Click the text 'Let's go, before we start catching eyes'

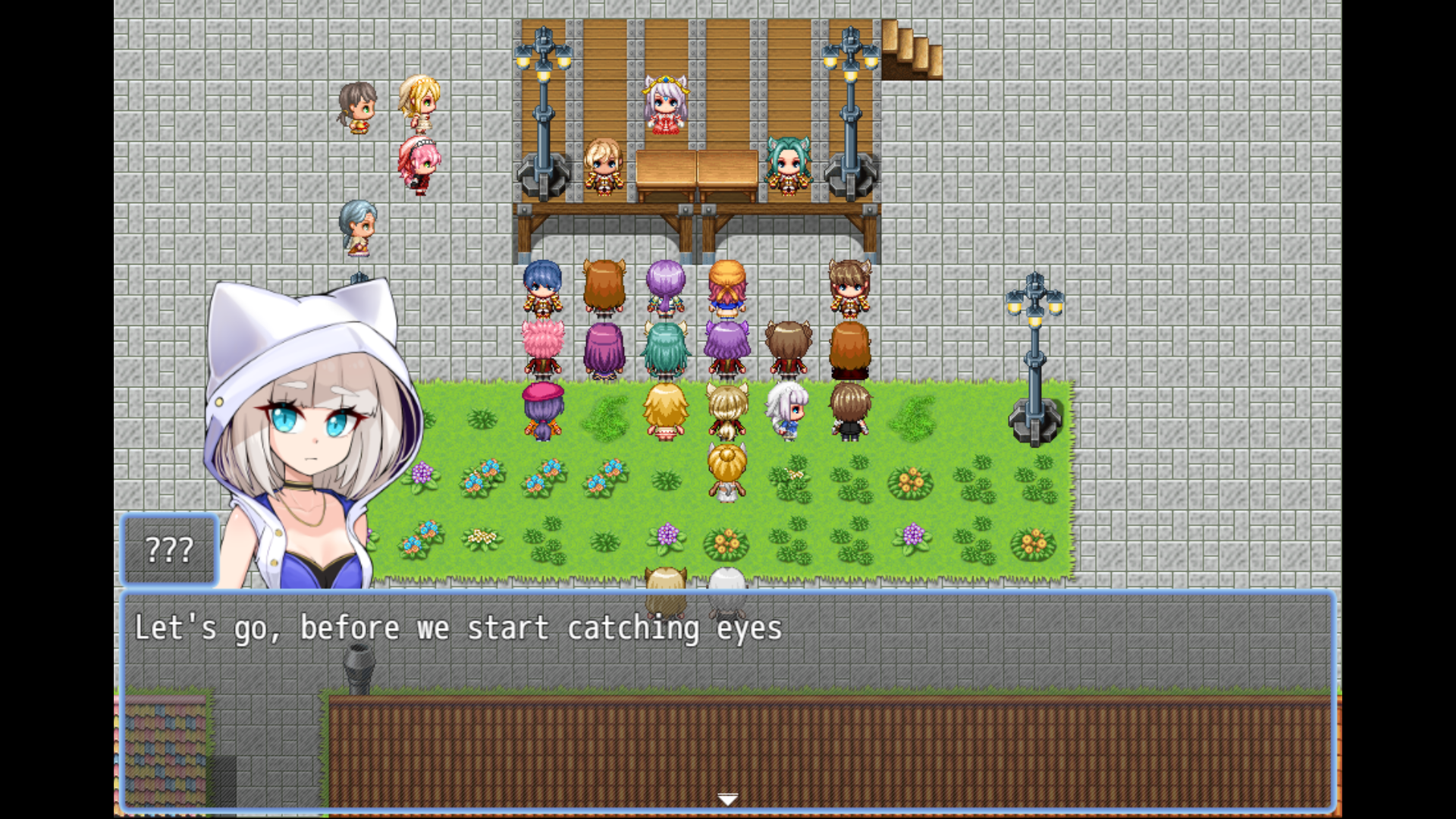click(x=458, y=627)
